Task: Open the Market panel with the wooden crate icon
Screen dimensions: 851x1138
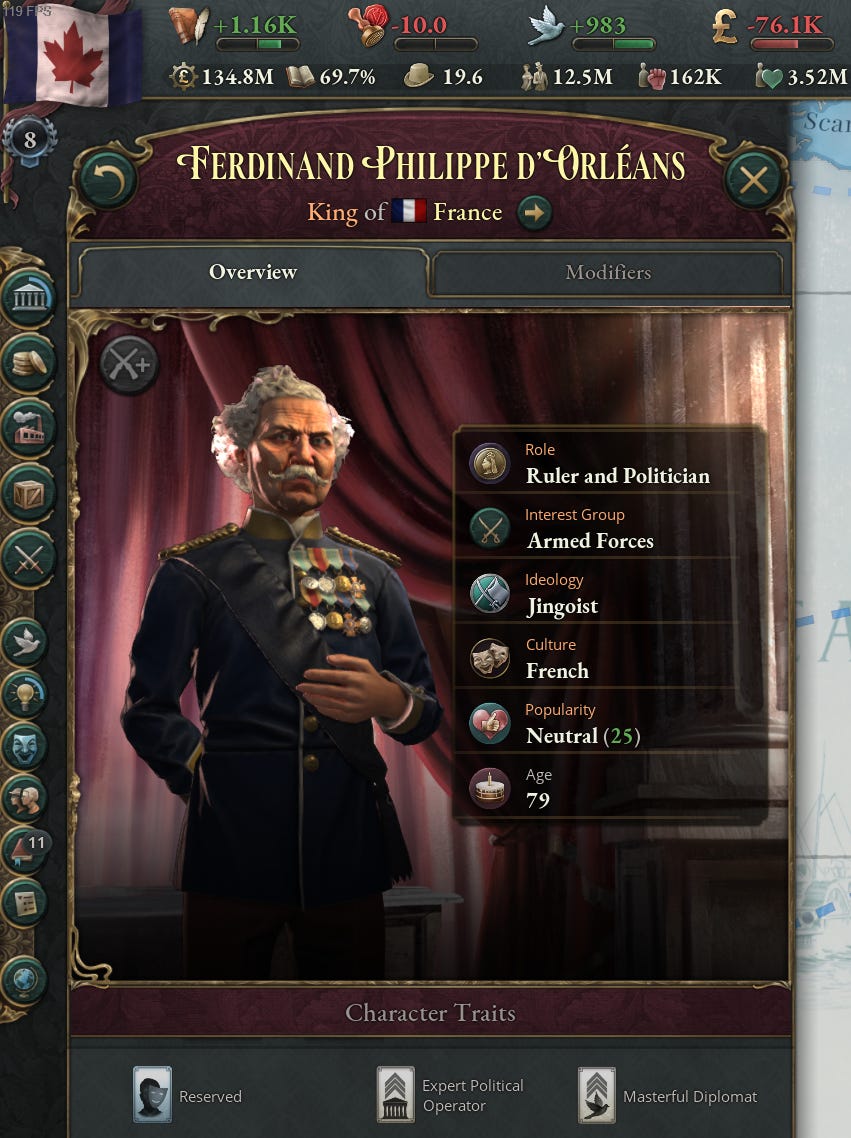Action: tap(29, 492)
